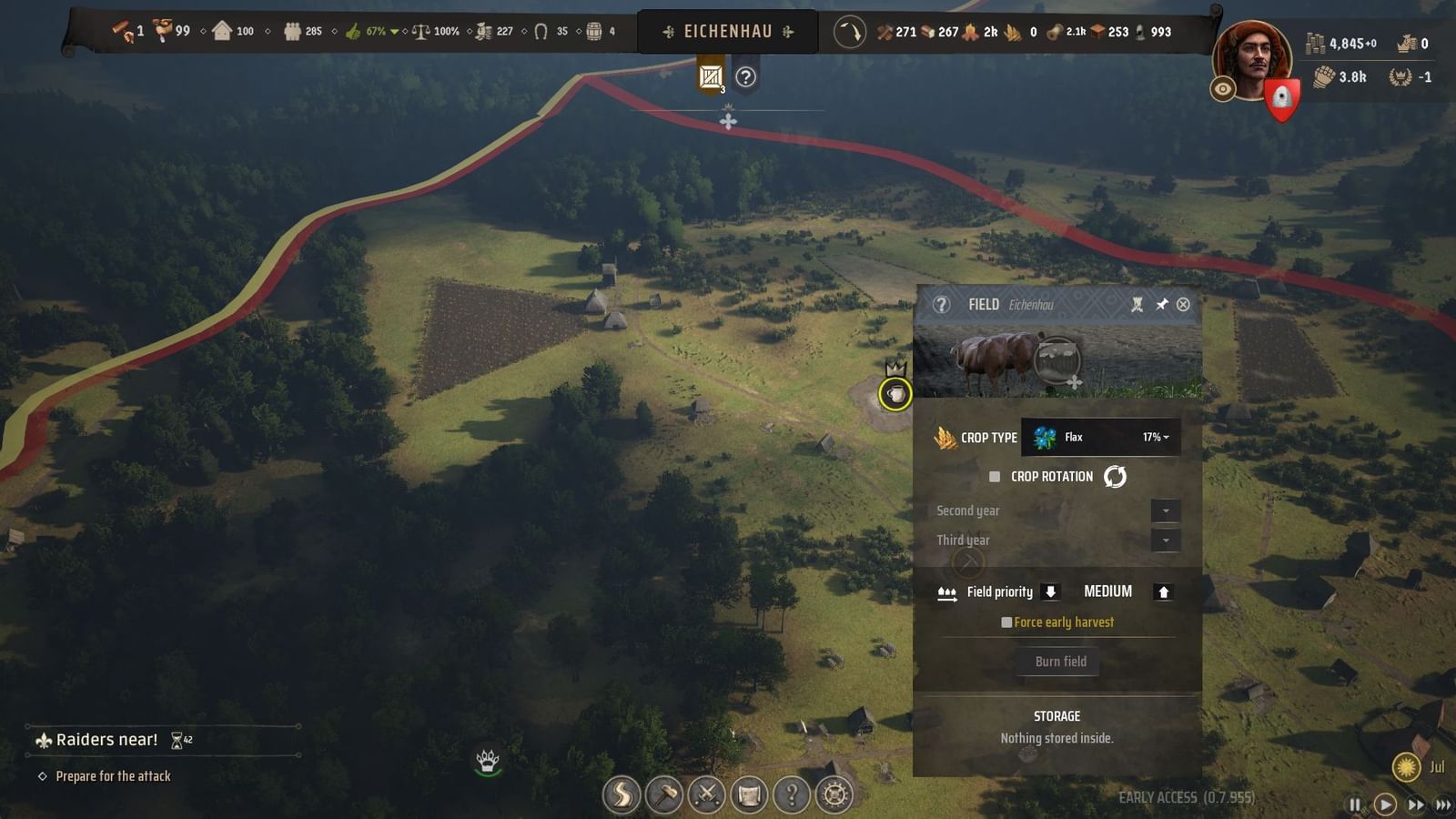This screenshot has width=1456, height=819.
Task: Open the Flax crop type dropdown
Action: pos(1101,437)
